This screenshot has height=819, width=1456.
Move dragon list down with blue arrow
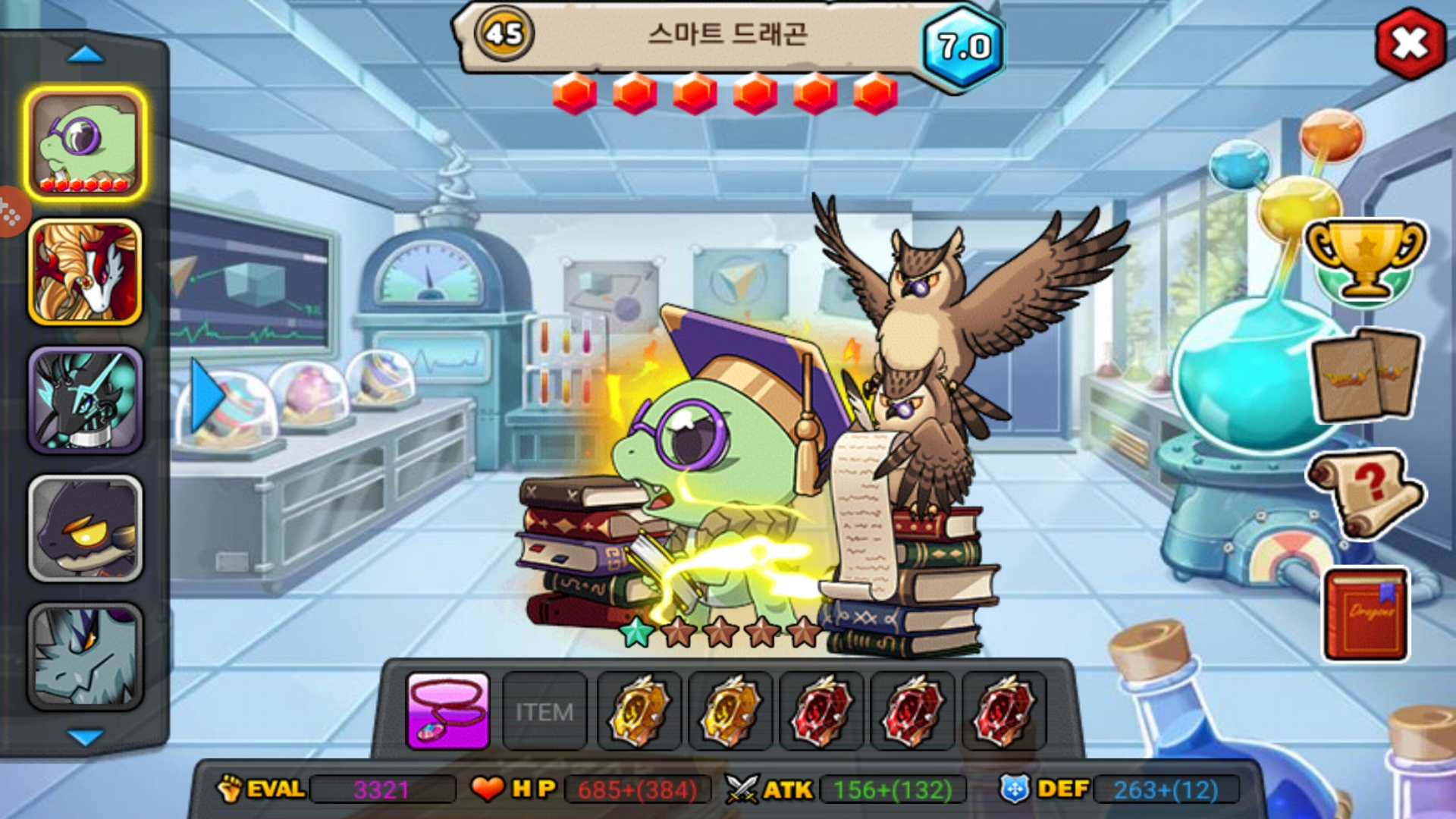pyautogui.click(x=85, y=736)
